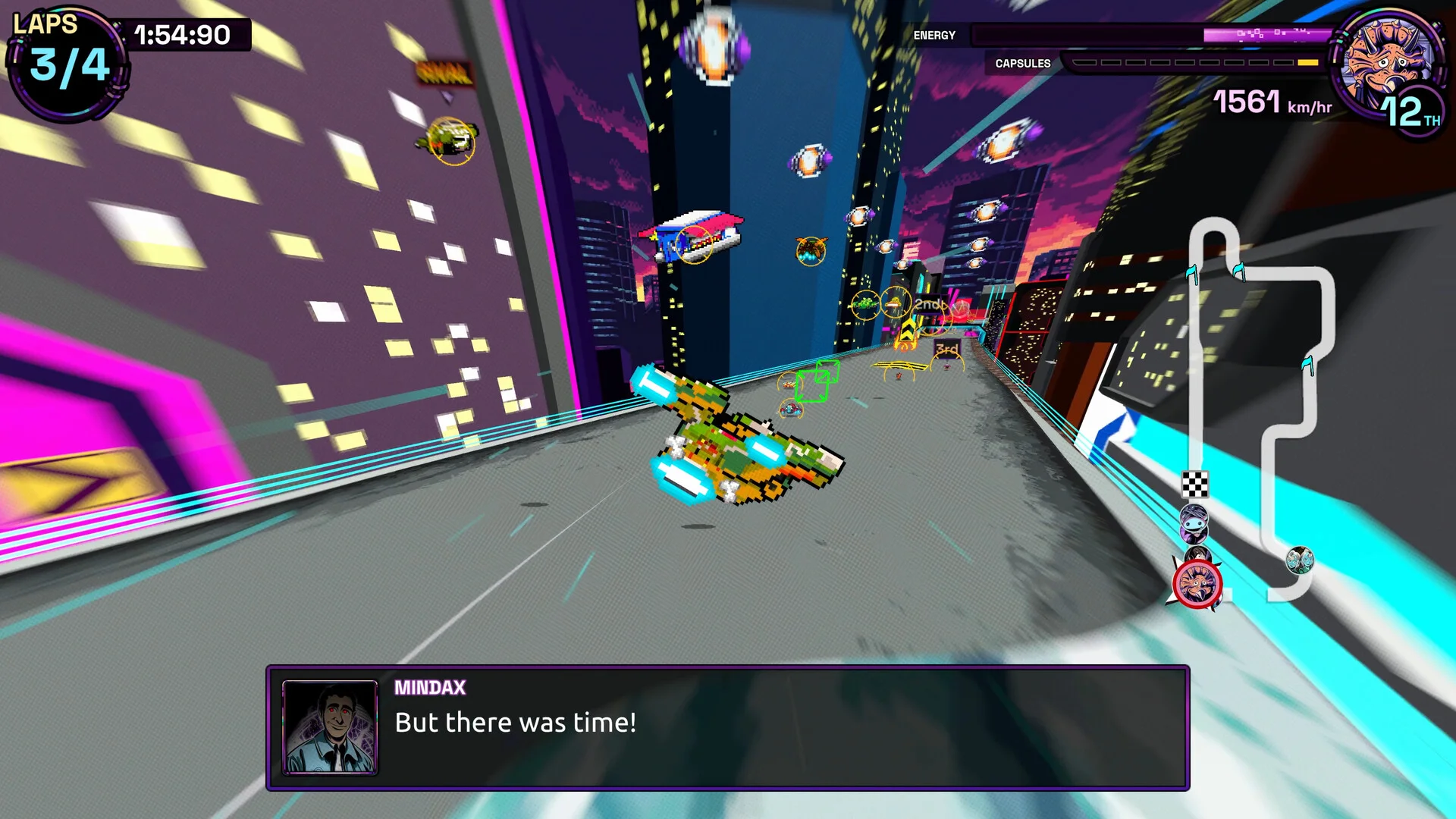Advance the Mindax dialogue box
Screen dimensions: 1456x819
click(727, 728)
